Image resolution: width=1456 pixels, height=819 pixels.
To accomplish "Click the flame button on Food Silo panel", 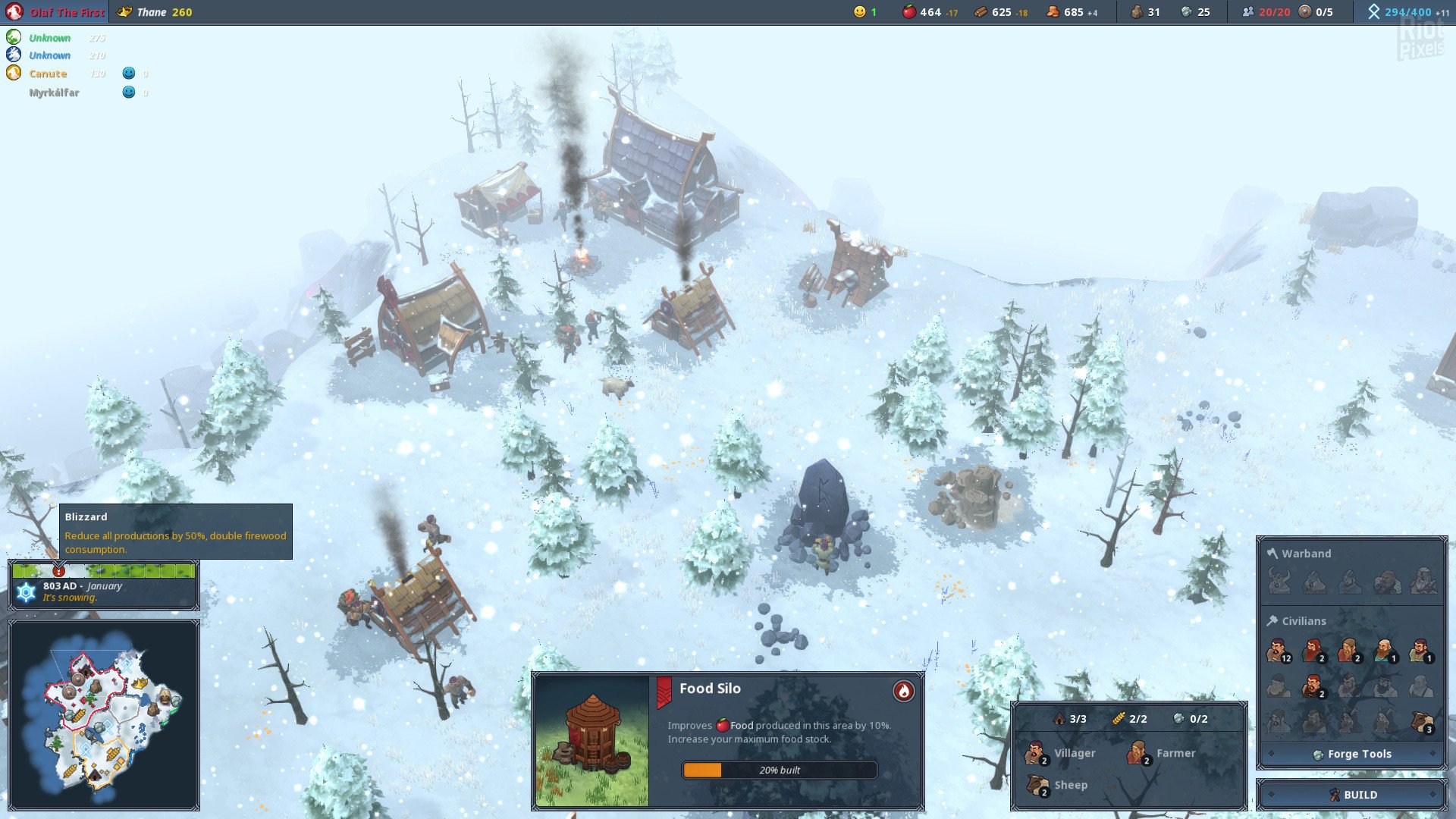I will pos(903,691).
